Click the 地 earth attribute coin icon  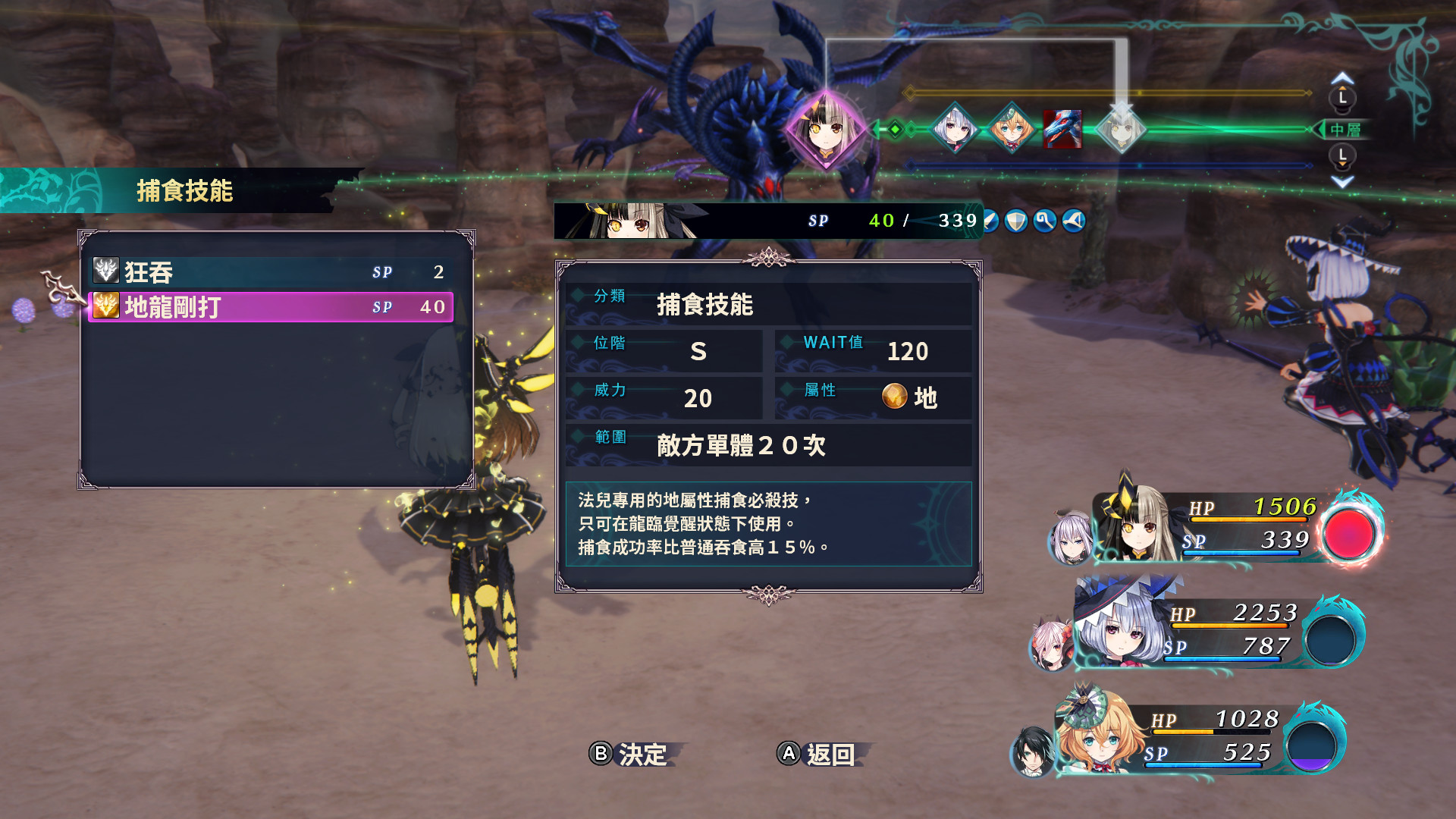pos(896,397)
